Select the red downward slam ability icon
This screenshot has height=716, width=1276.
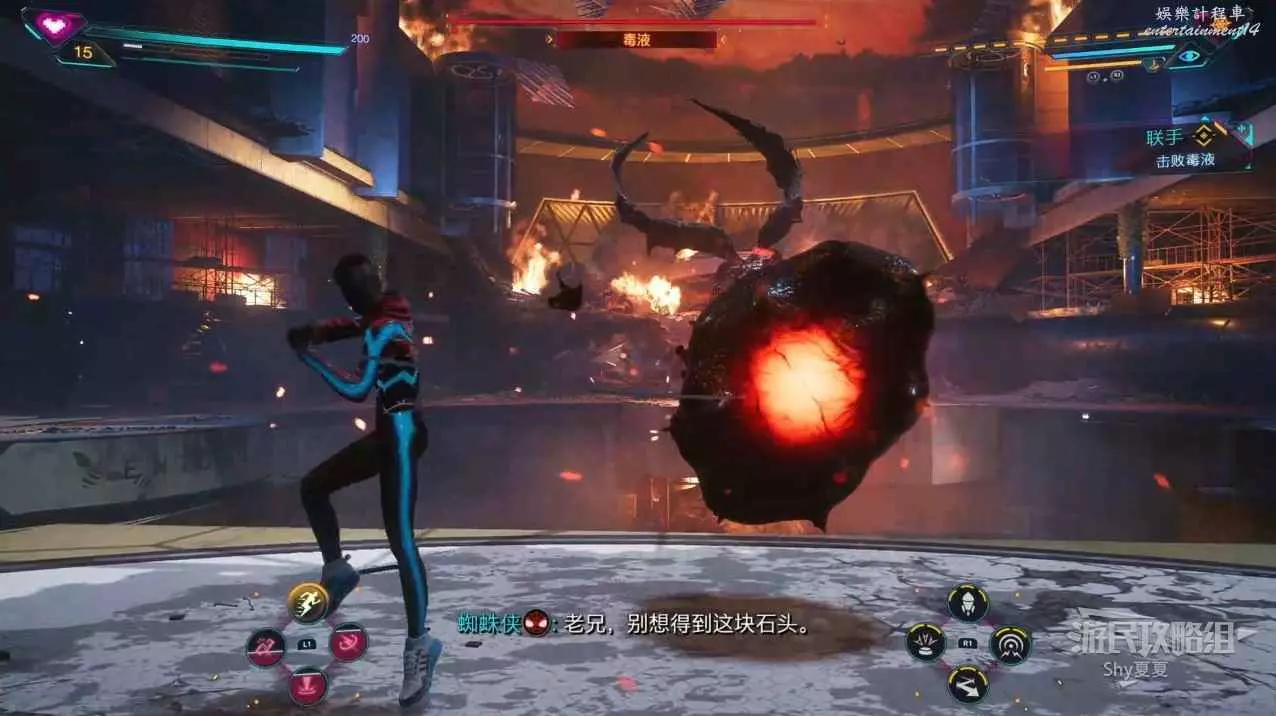coord(308,686)
